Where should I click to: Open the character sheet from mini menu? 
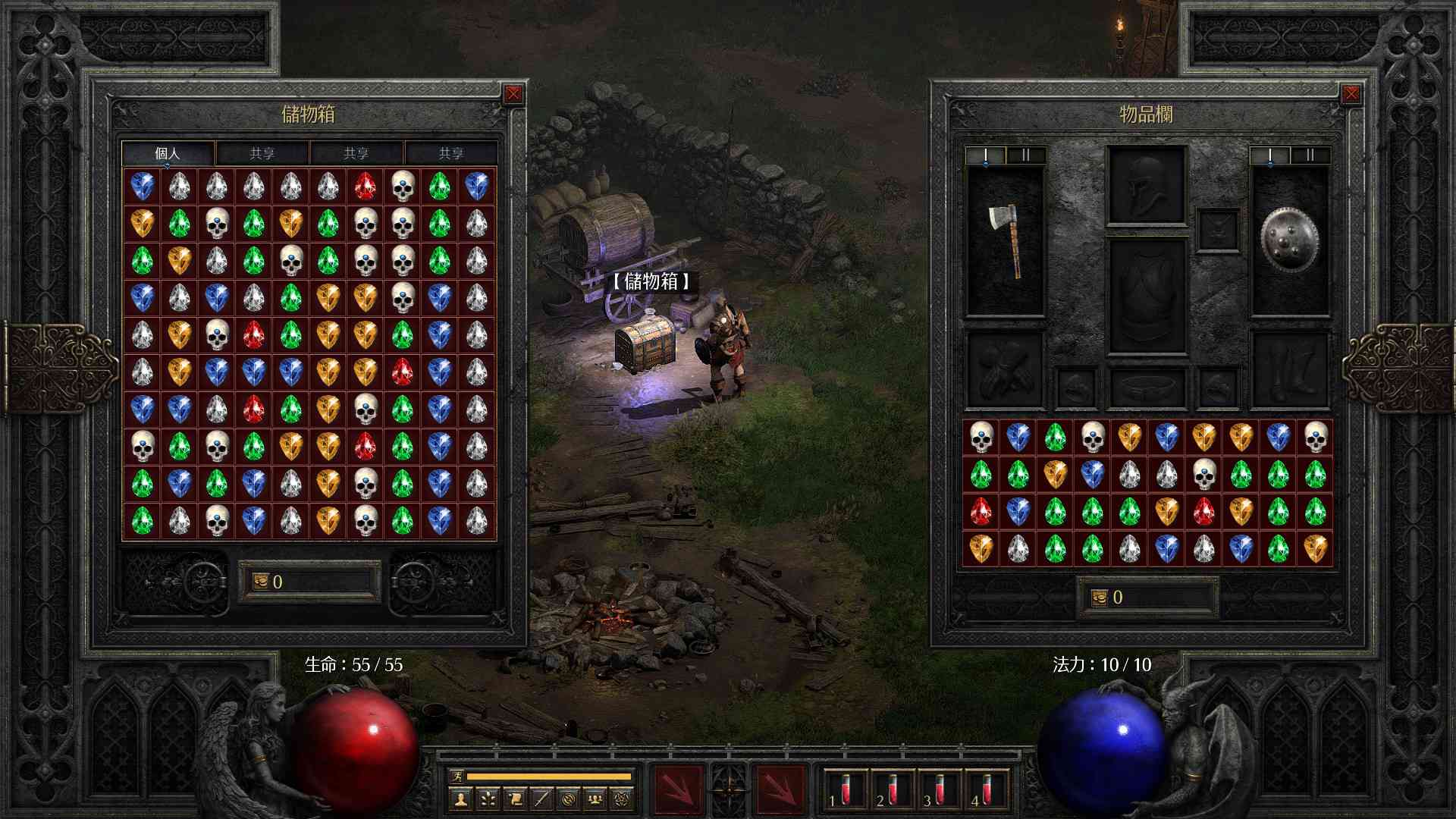click(x=461, y=799)
